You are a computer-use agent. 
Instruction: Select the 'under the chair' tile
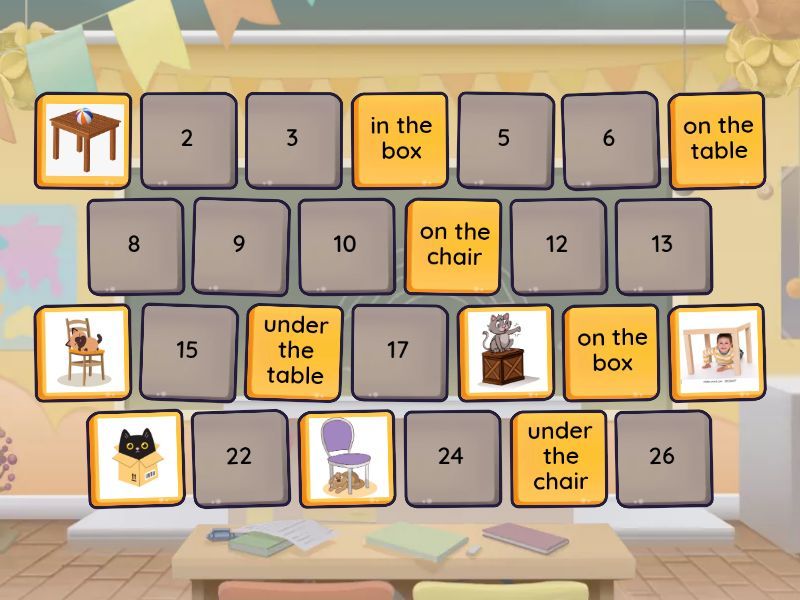560,457
